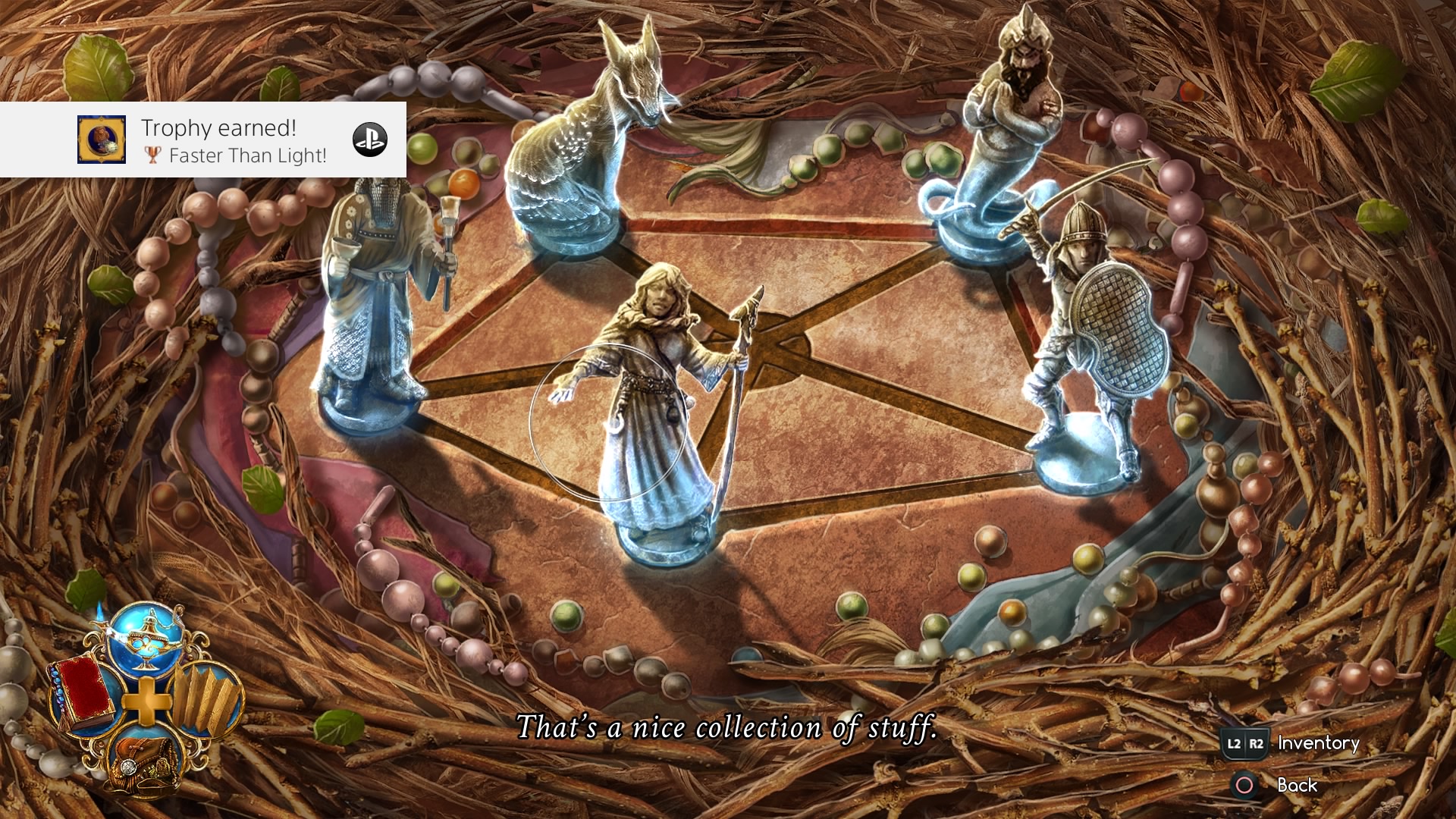Screen dimensions: 1456x819
Task: Open the Inventory
Action: (x=1318, y=743)
